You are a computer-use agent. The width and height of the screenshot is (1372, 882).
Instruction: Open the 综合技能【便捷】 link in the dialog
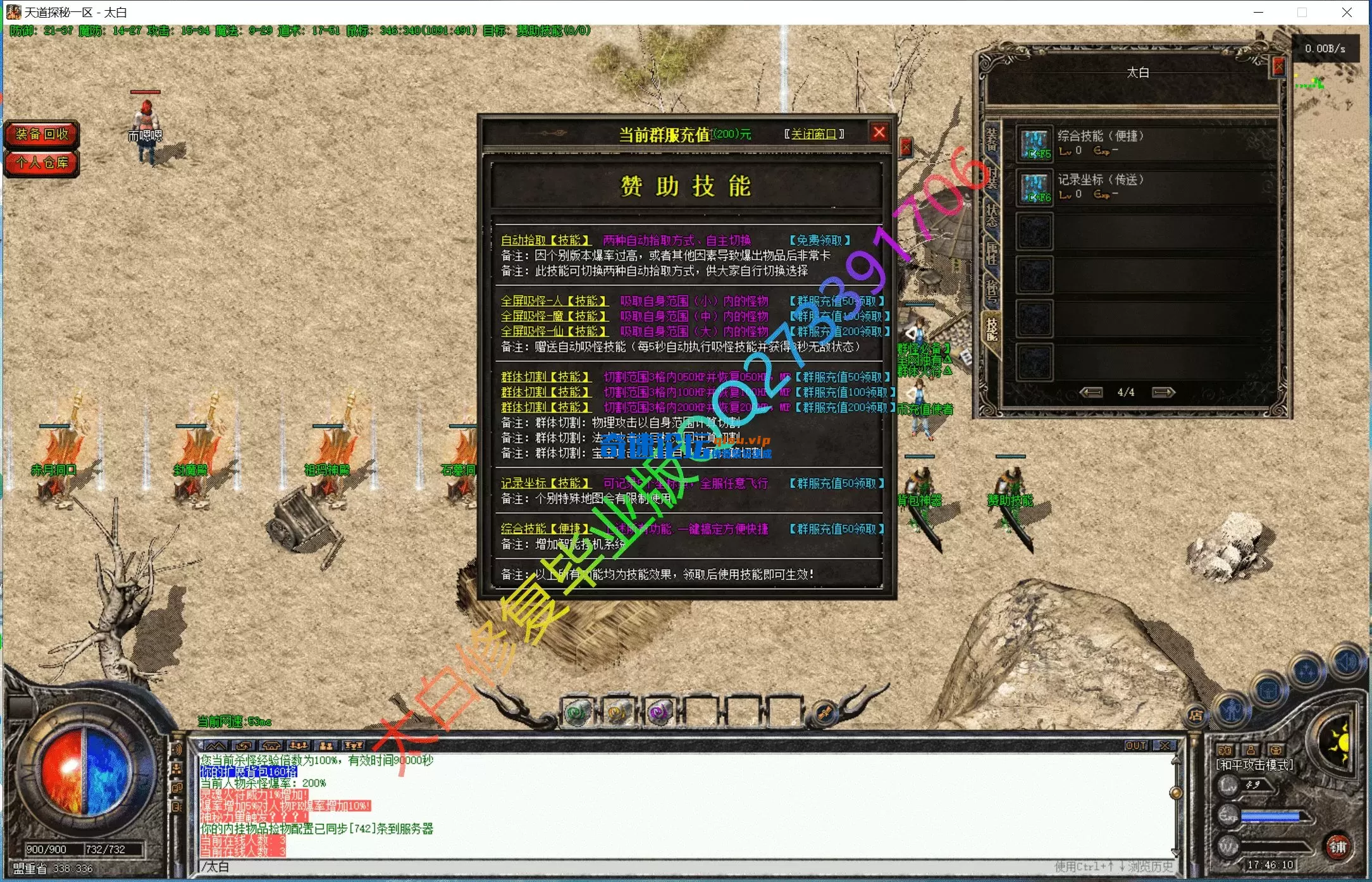[x=545, y=529]
